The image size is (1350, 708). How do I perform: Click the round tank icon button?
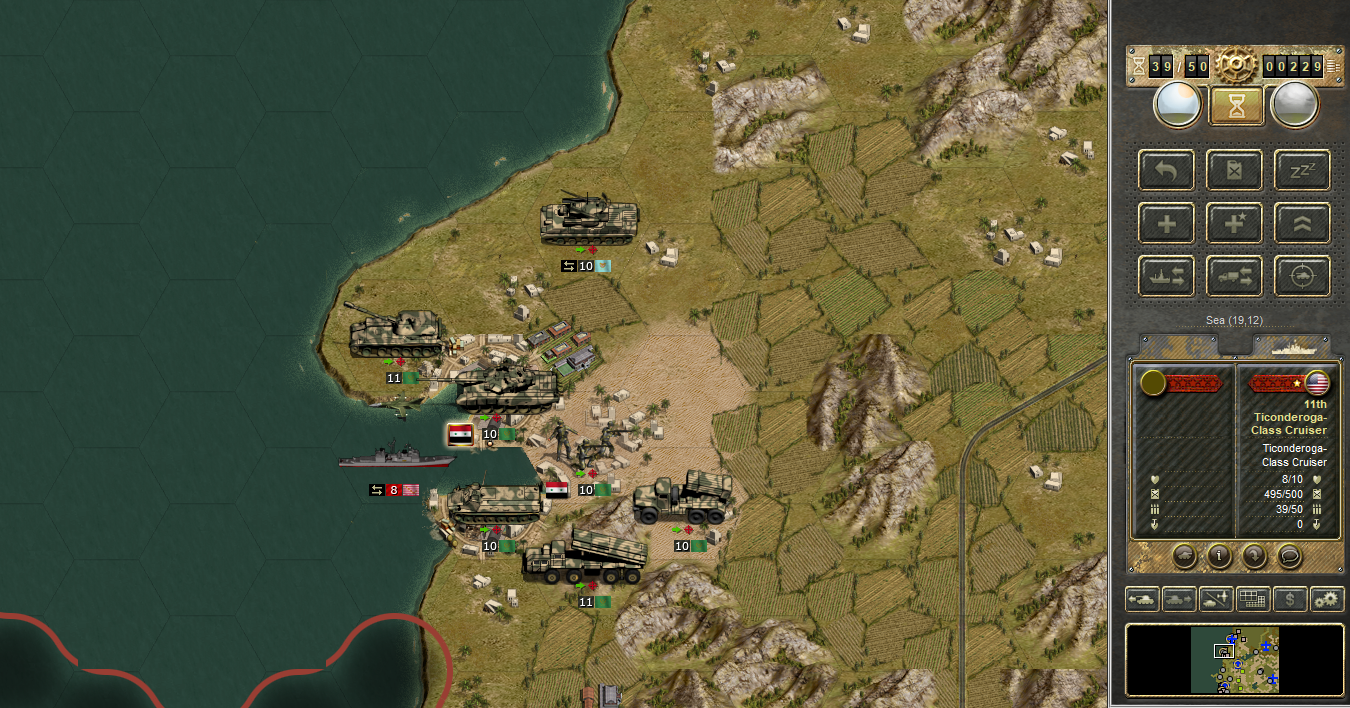click(1182, 555)
